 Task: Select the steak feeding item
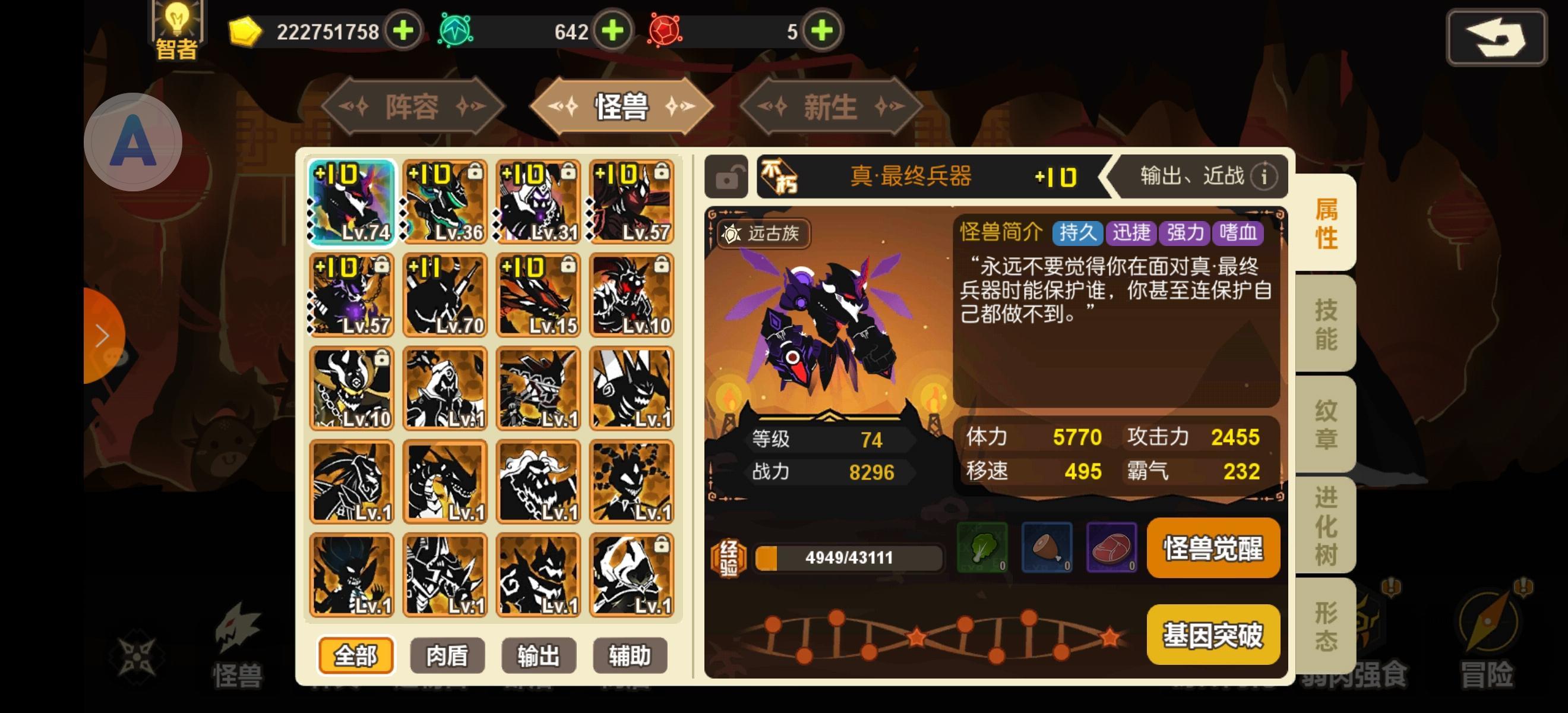1112,548
